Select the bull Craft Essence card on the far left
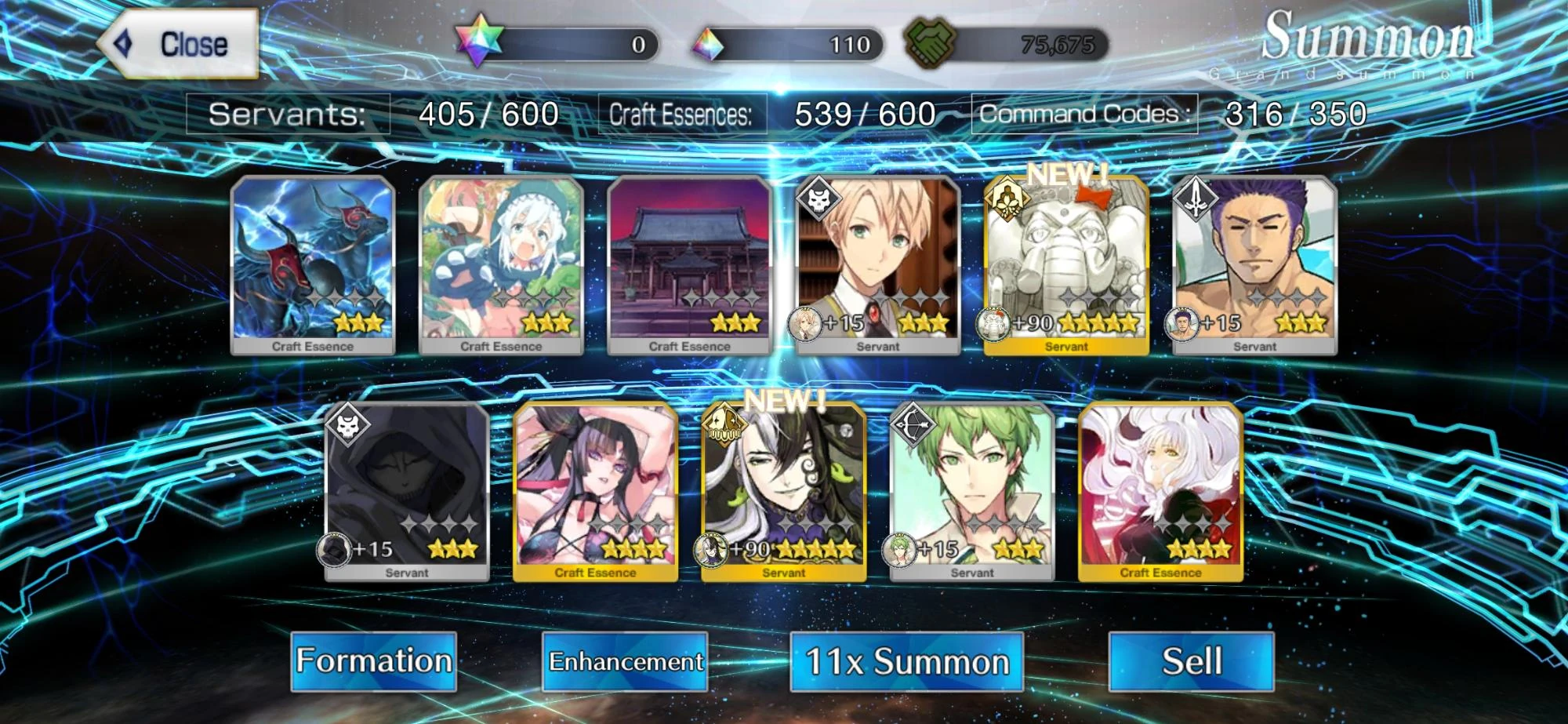Screen dimensions: 1568x724 312,267
